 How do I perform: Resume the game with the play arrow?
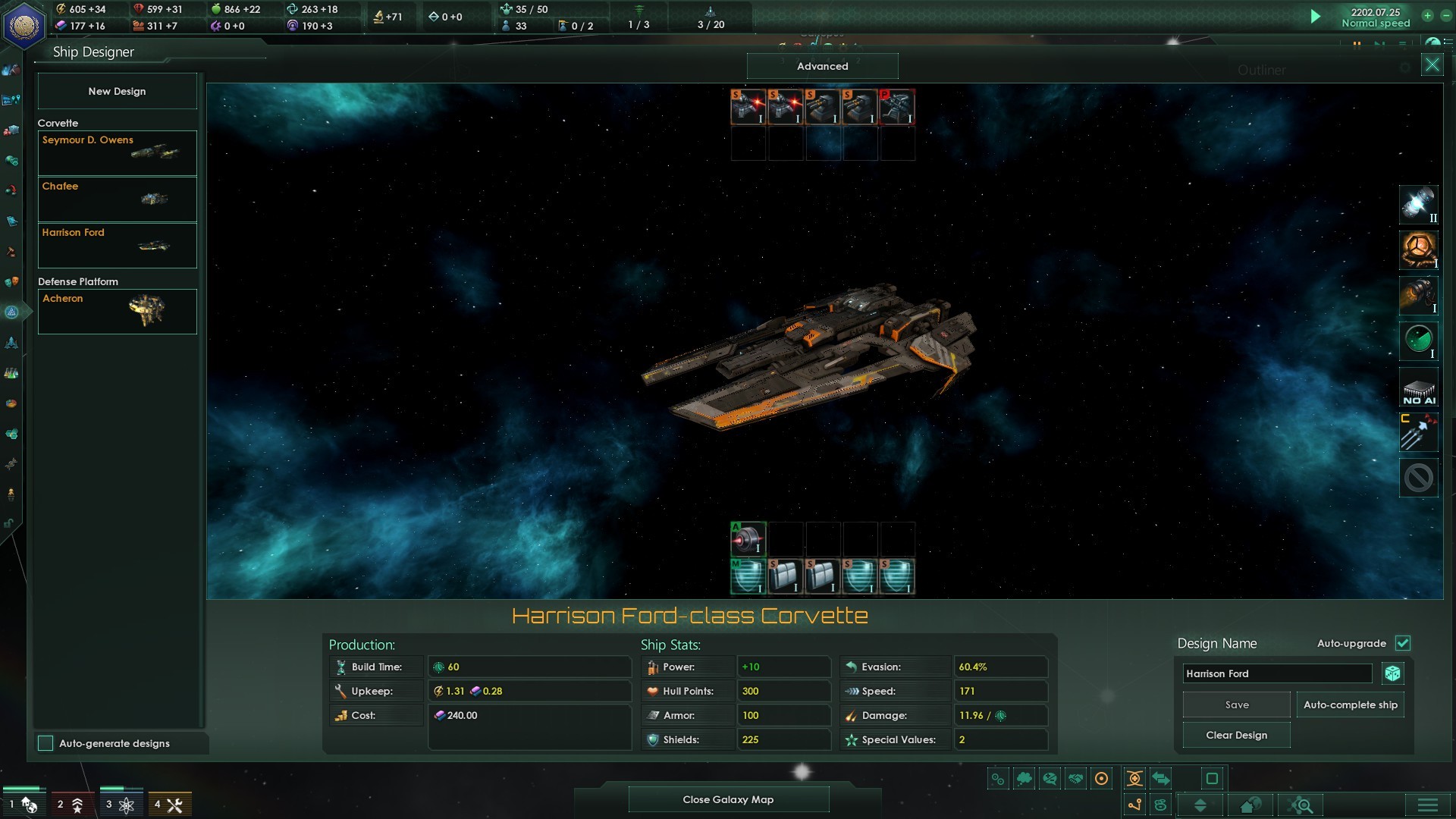[1316, 17]
